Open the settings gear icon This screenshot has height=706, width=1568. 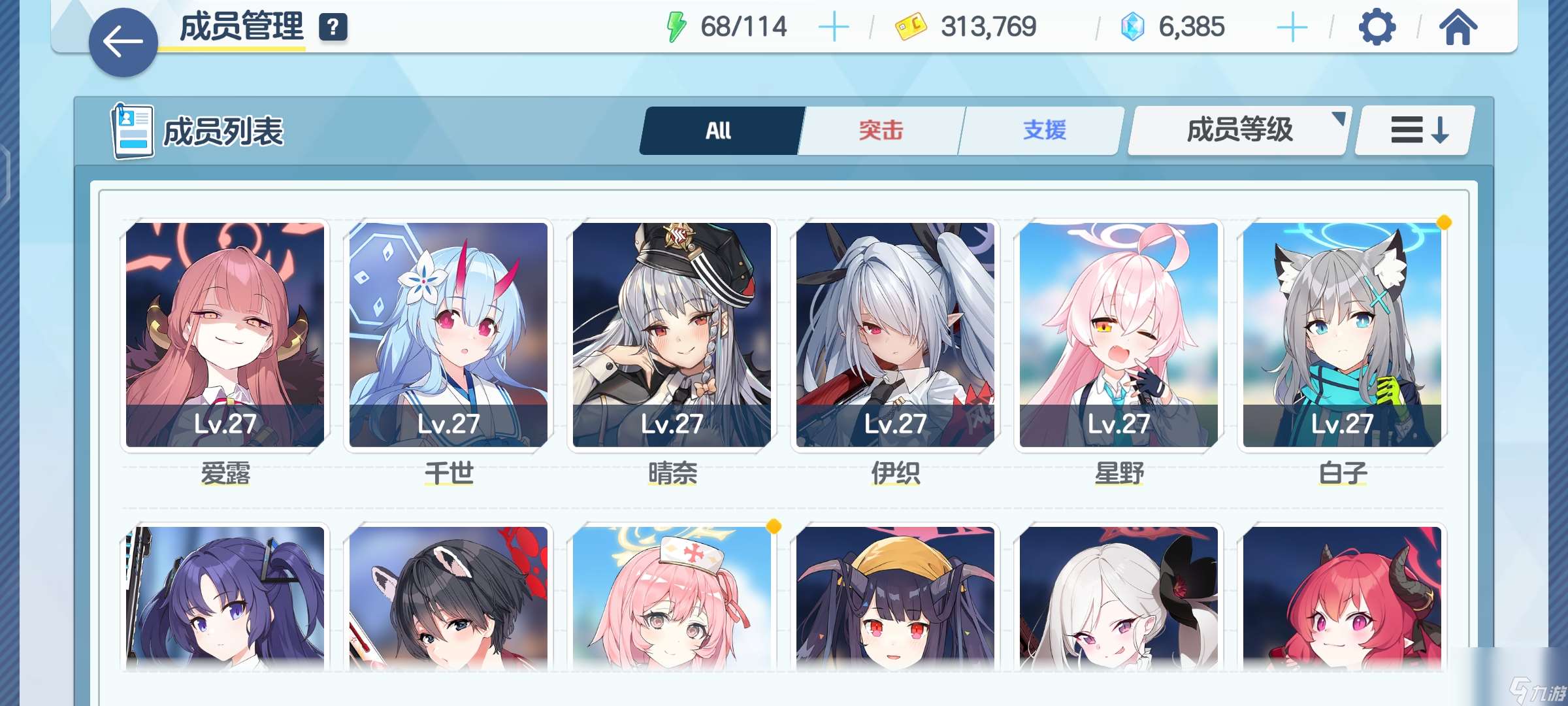[1377, 27]
